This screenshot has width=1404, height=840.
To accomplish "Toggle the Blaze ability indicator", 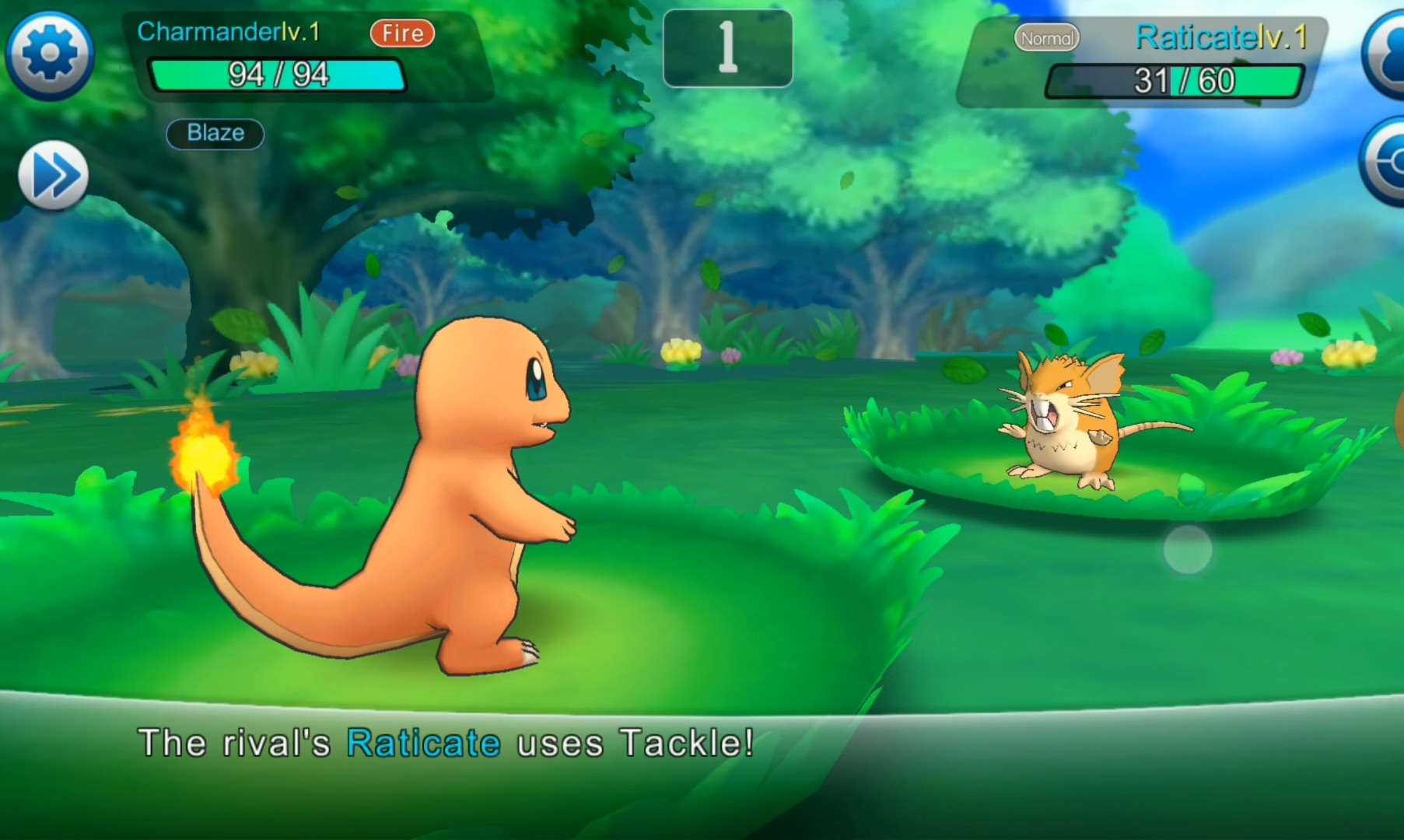I will pos(215,133).
